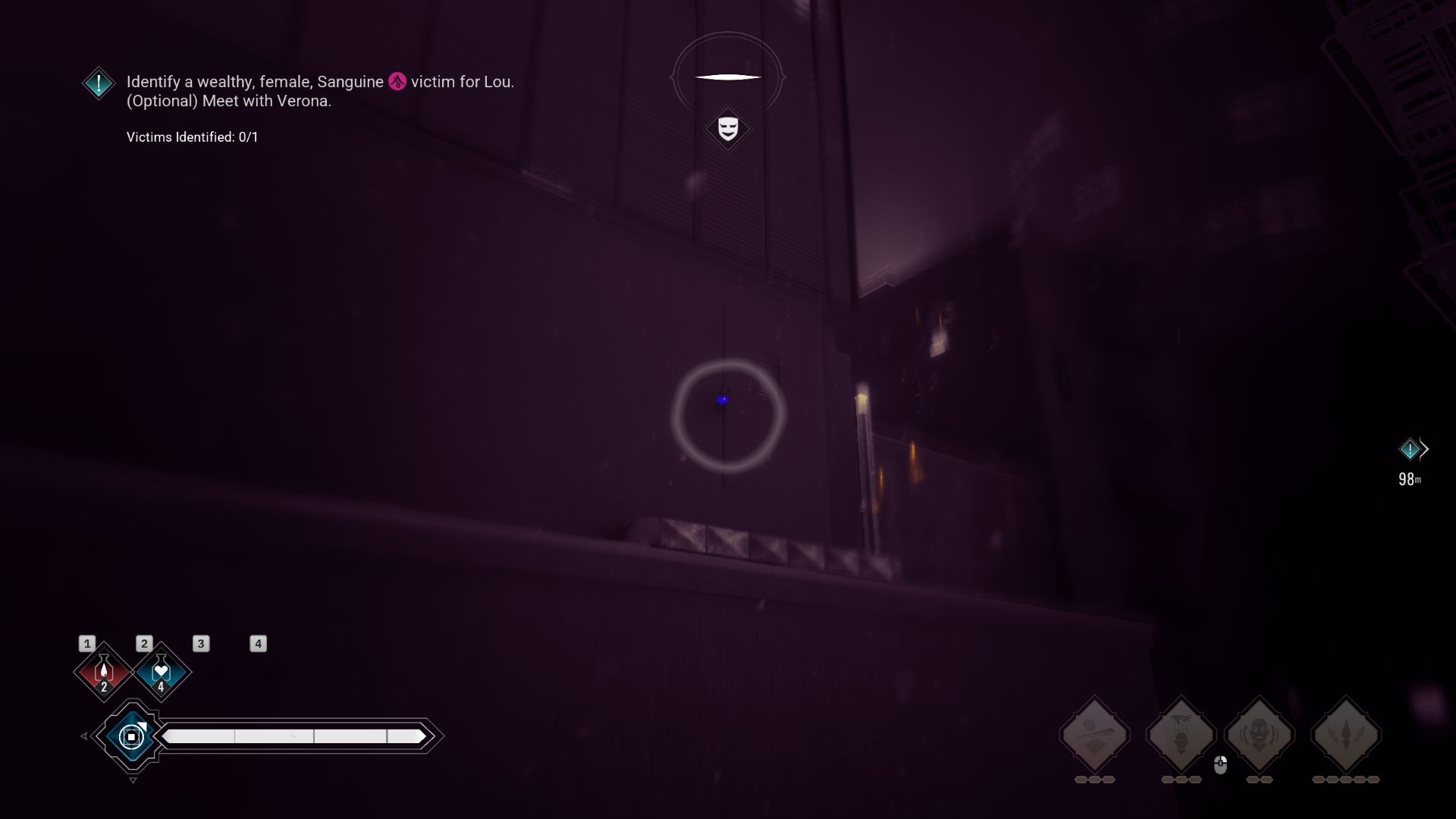
Task: Select the blue heart serum in hotbar slot 2
Action: [x=161, y=671]
